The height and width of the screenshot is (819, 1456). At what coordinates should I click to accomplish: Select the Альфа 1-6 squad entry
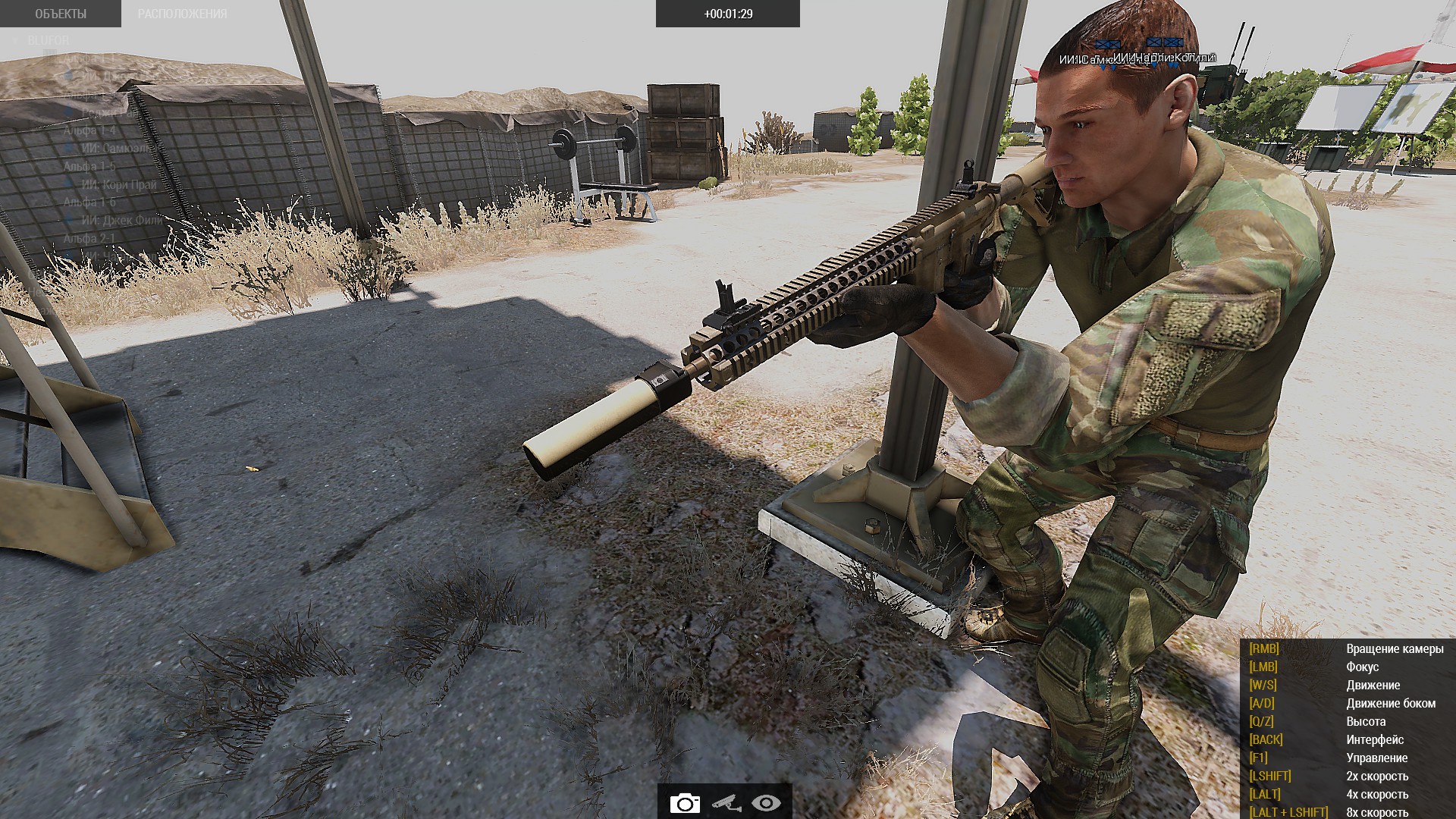(x=89, y=202)
